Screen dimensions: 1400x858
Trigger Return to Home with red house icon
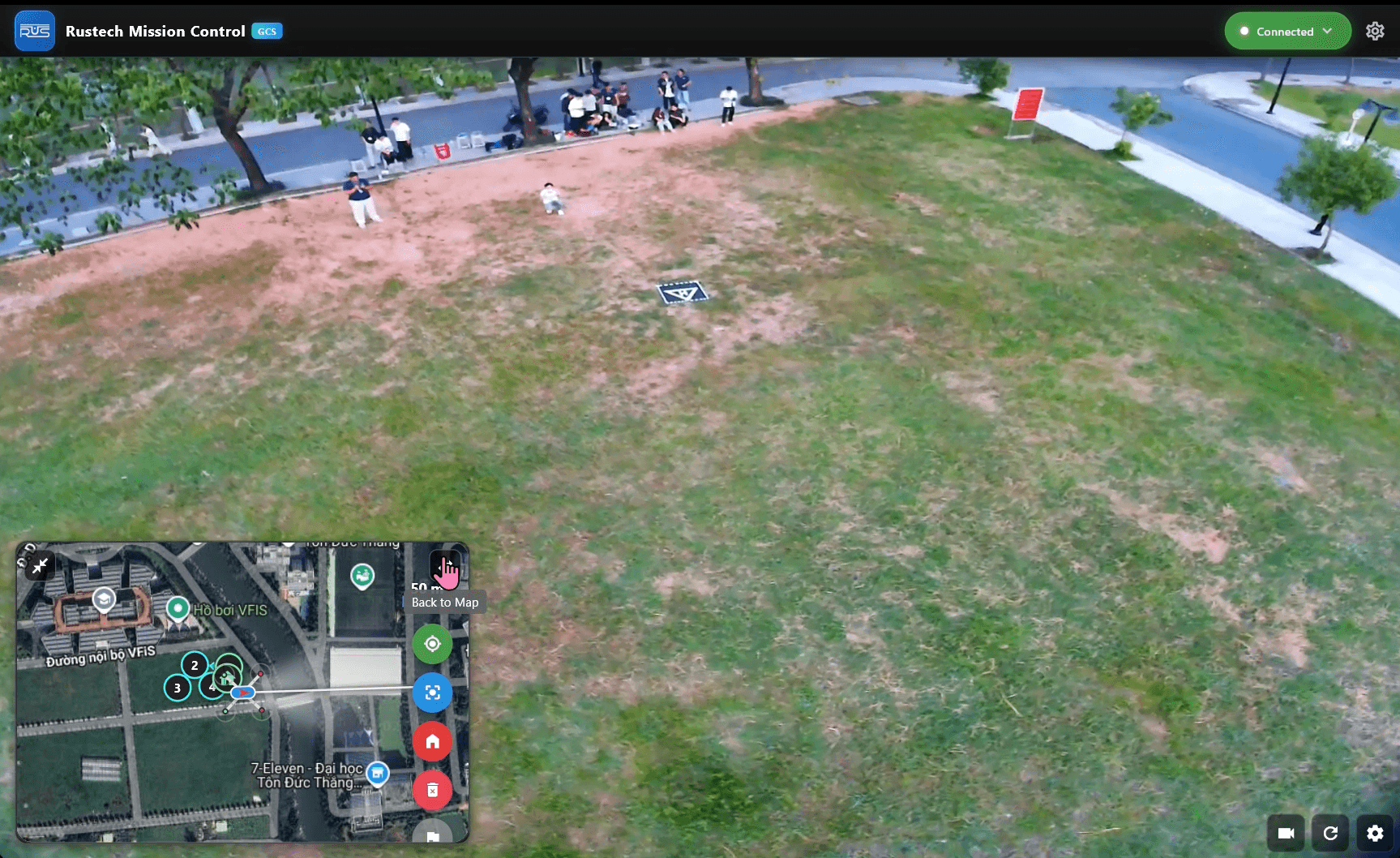432,741
